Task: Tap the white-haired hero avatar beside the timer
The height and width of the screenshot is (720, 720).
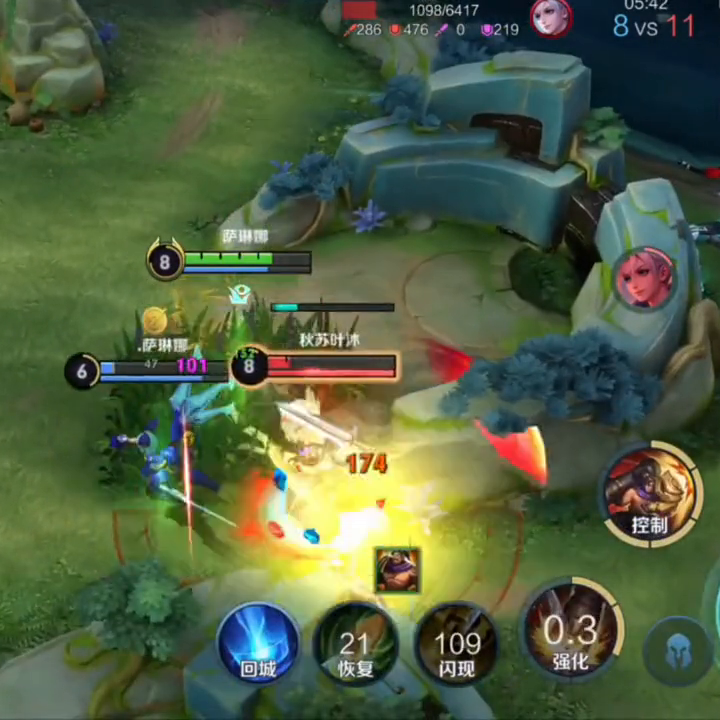Action: (551, 17)
